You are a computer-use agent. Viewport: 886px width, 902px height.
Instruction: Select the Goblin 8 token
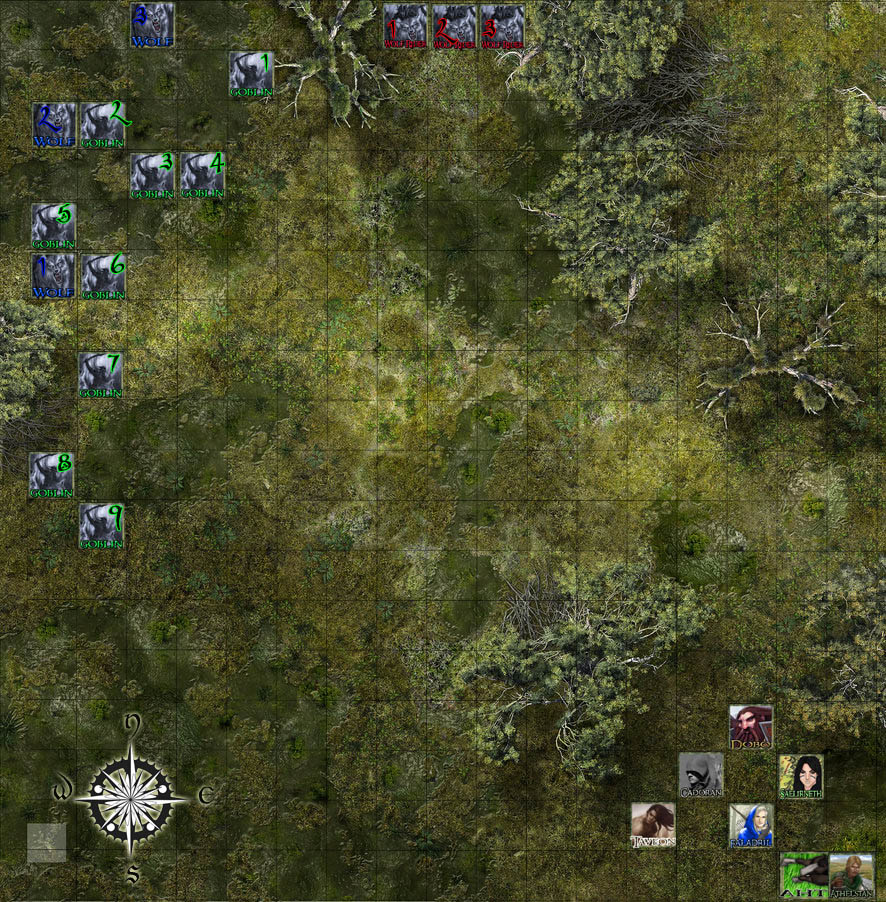point(51,475)
